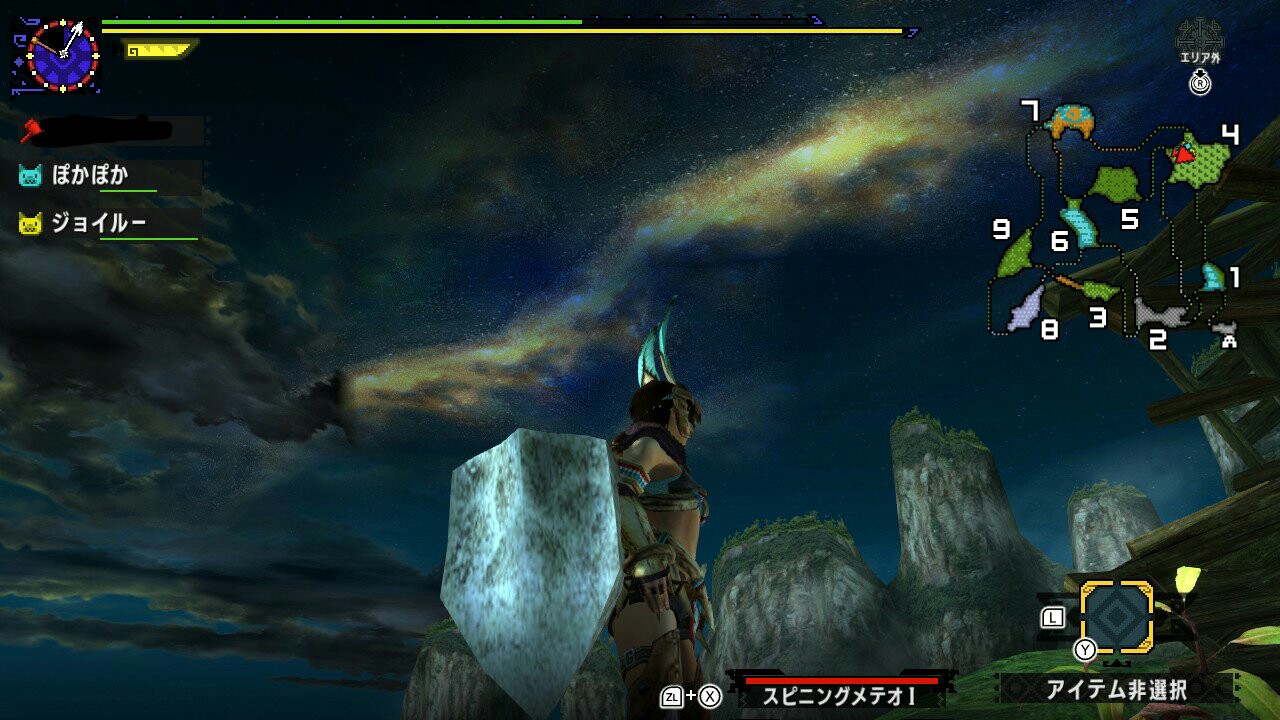This screenshot has height=720, width=1280.
Task: Select area 7 on the minimap
Action: (x=1070, y=121)
